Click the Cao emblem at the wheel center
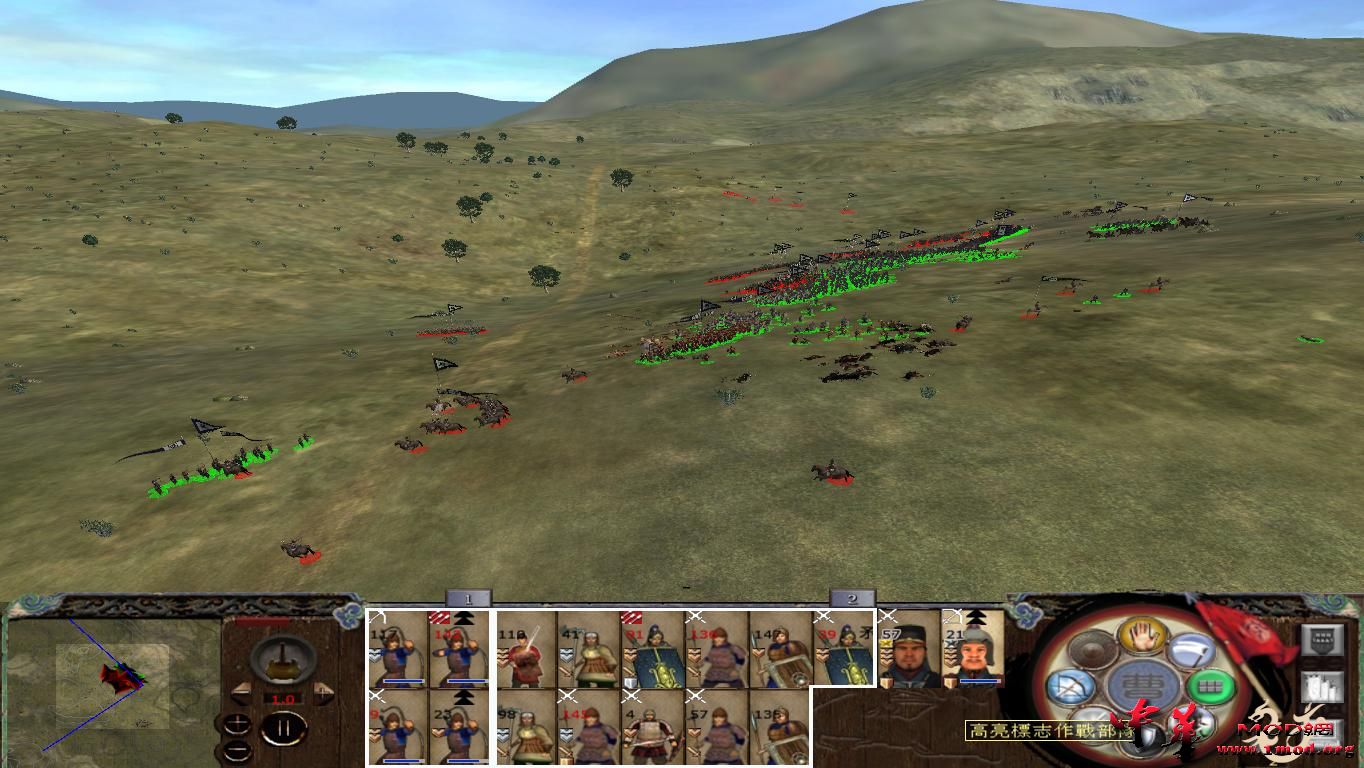Screen dimensions: 1364x768 coord(1140,684)
